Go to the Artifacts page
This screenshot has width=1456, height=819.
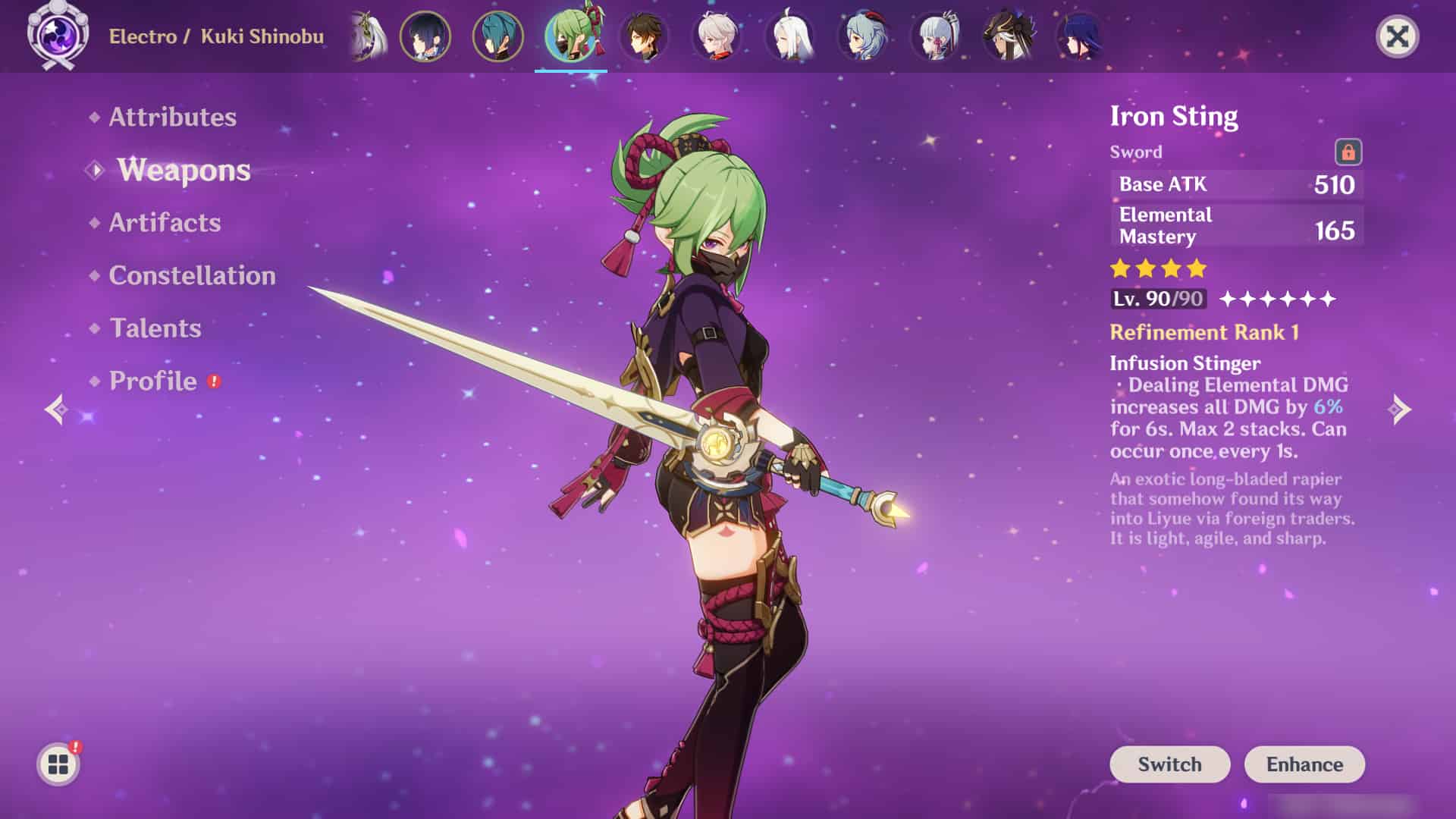pos(165,222)
